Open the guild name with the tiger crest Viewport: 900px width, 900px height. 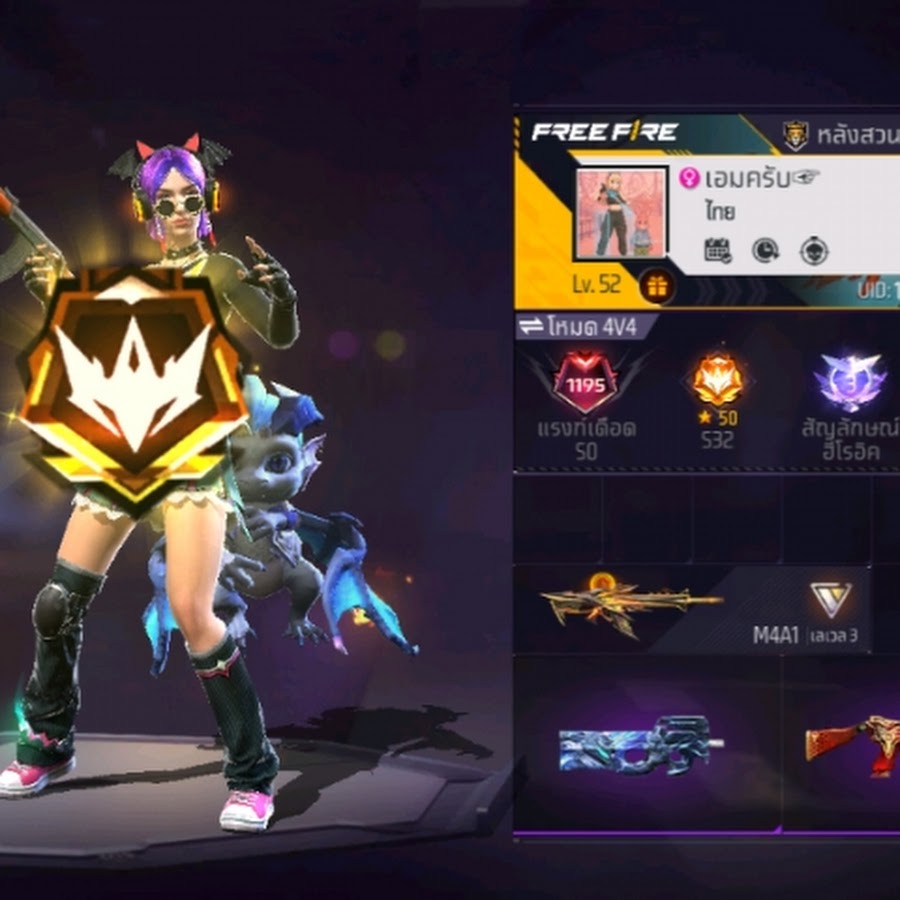(x=840, y=133)
